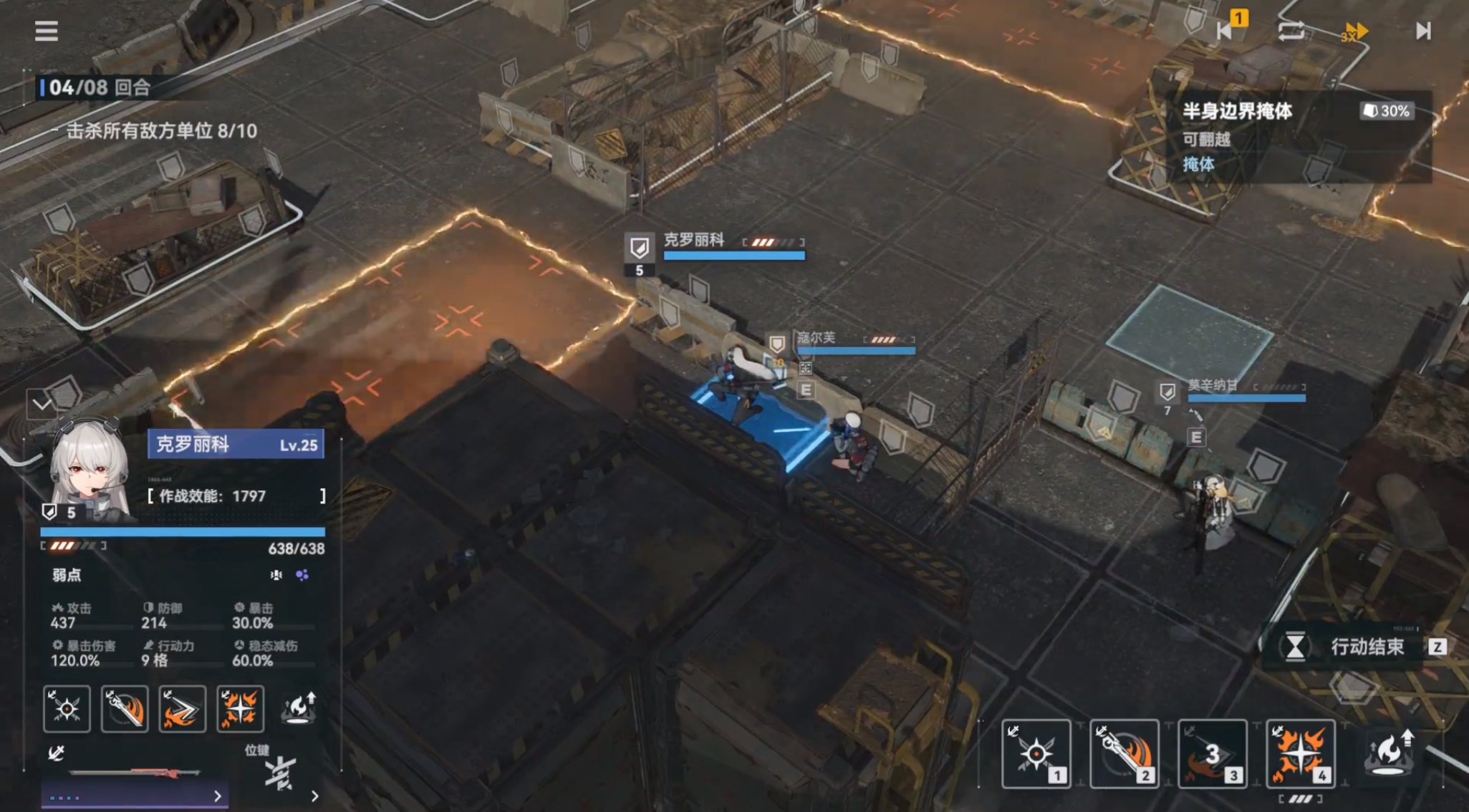View the crossed-arrows skill in the character panel
The height and width of the screenshot is (812, 1469).
coord(67,709)
